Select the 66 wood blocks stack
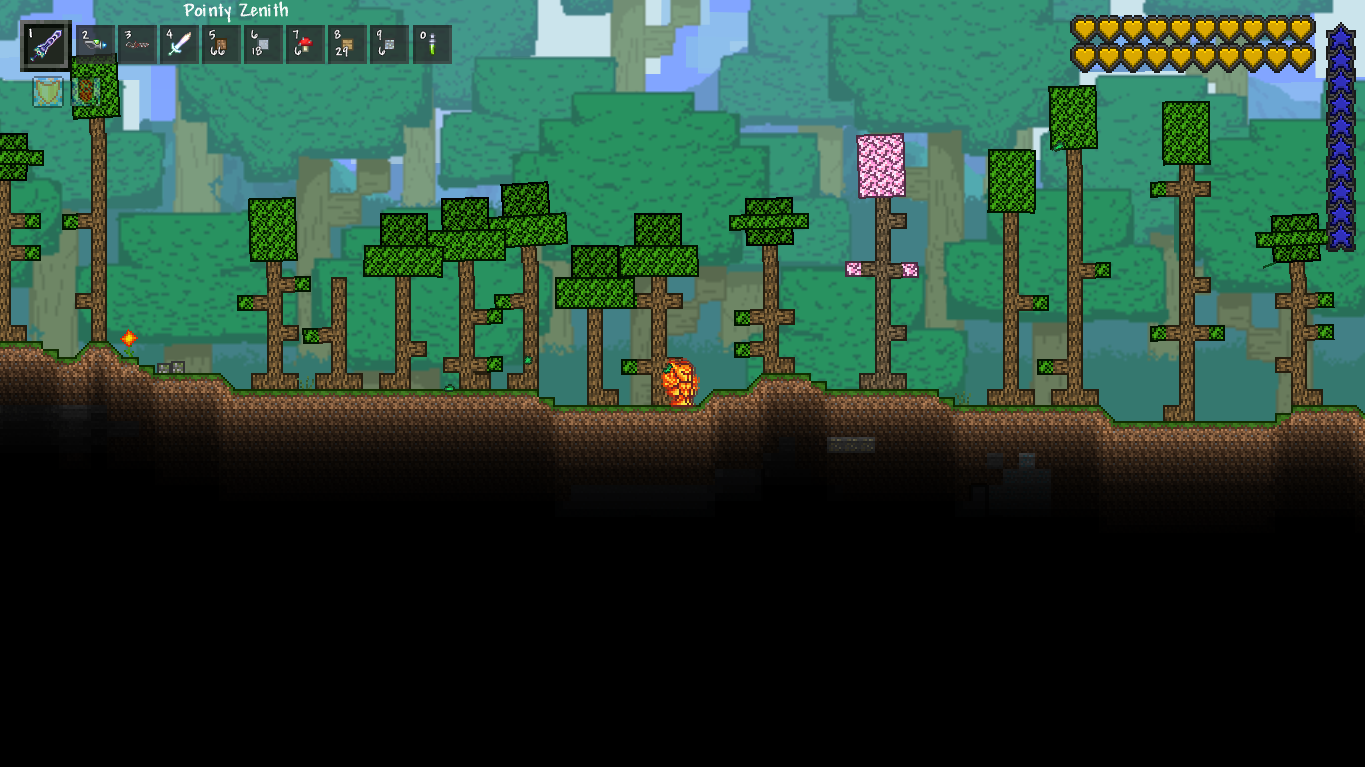The height and width of the screenshot is (767, 1365). (x=222, y=45)
